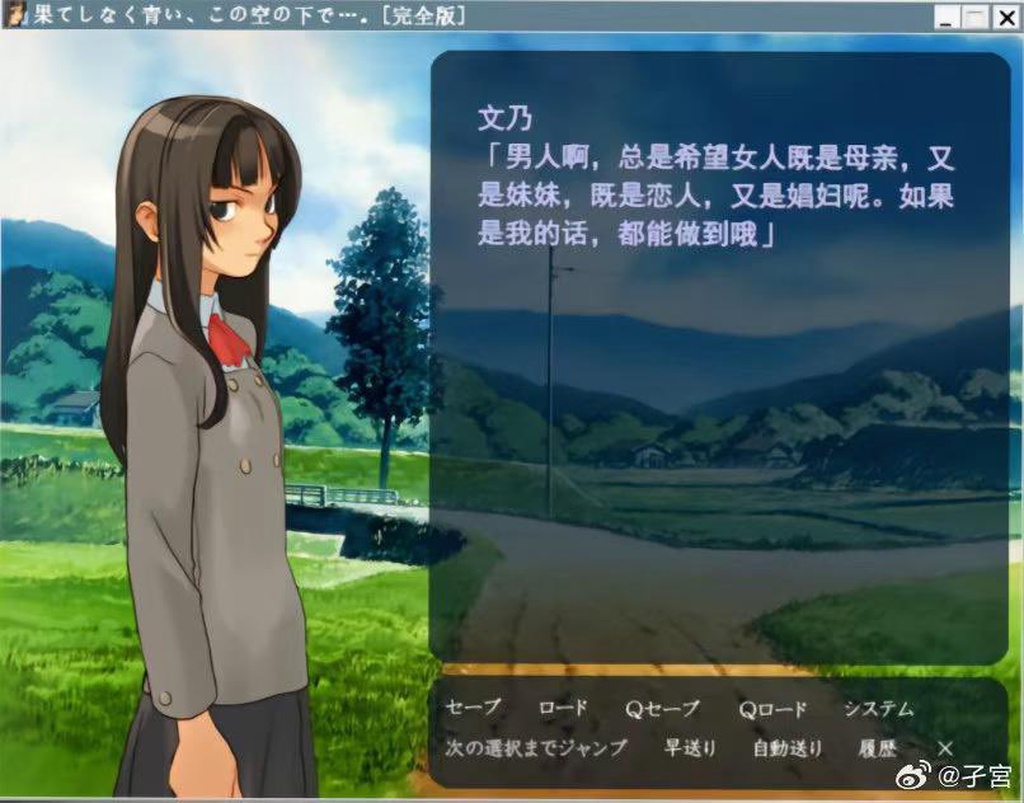Open the ロード load menu
Image resolution: width=1024 pixels, height=803 pixels.
563,709
